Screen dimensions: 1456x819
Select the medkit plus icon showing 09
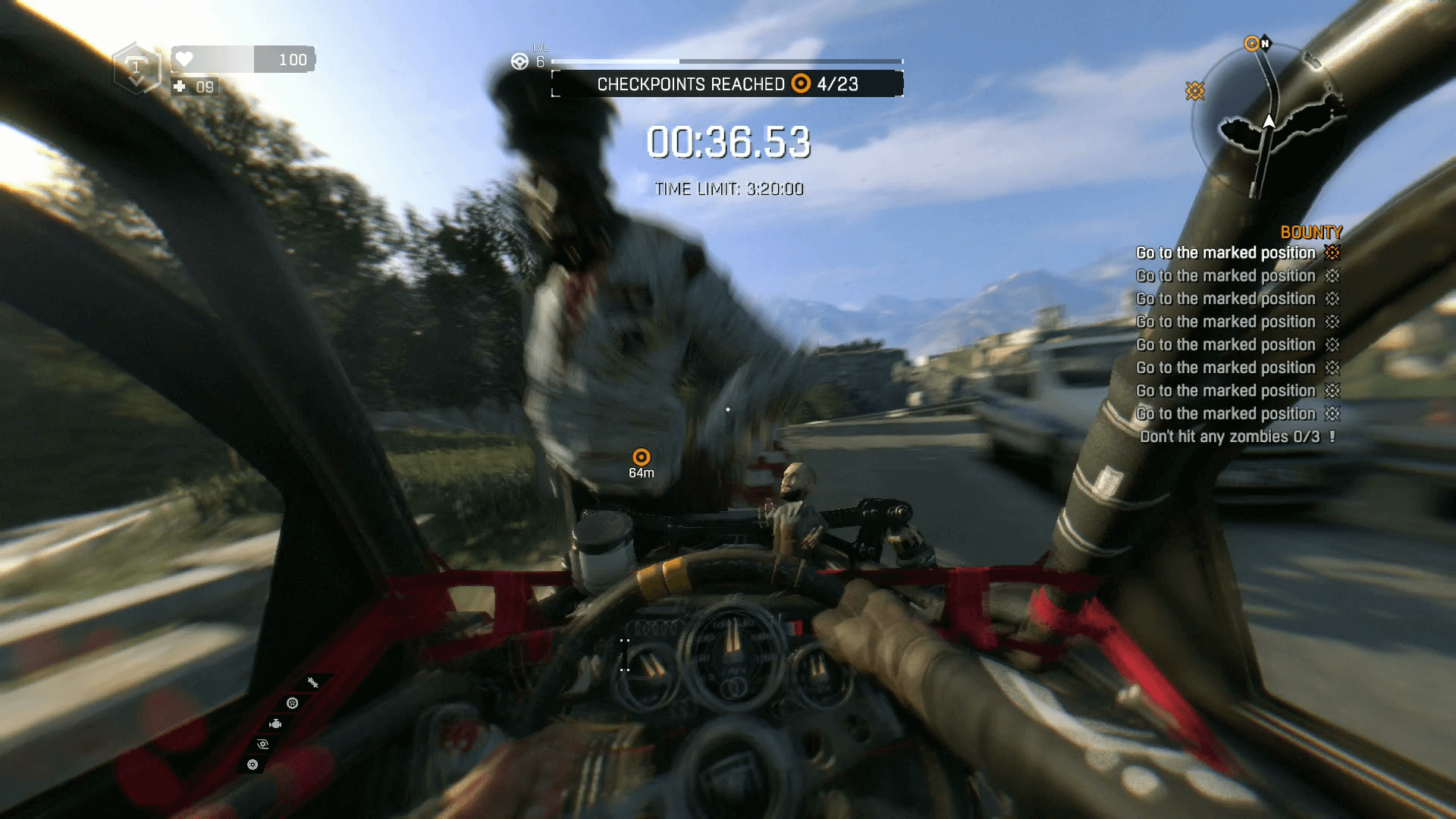[180, 87]
